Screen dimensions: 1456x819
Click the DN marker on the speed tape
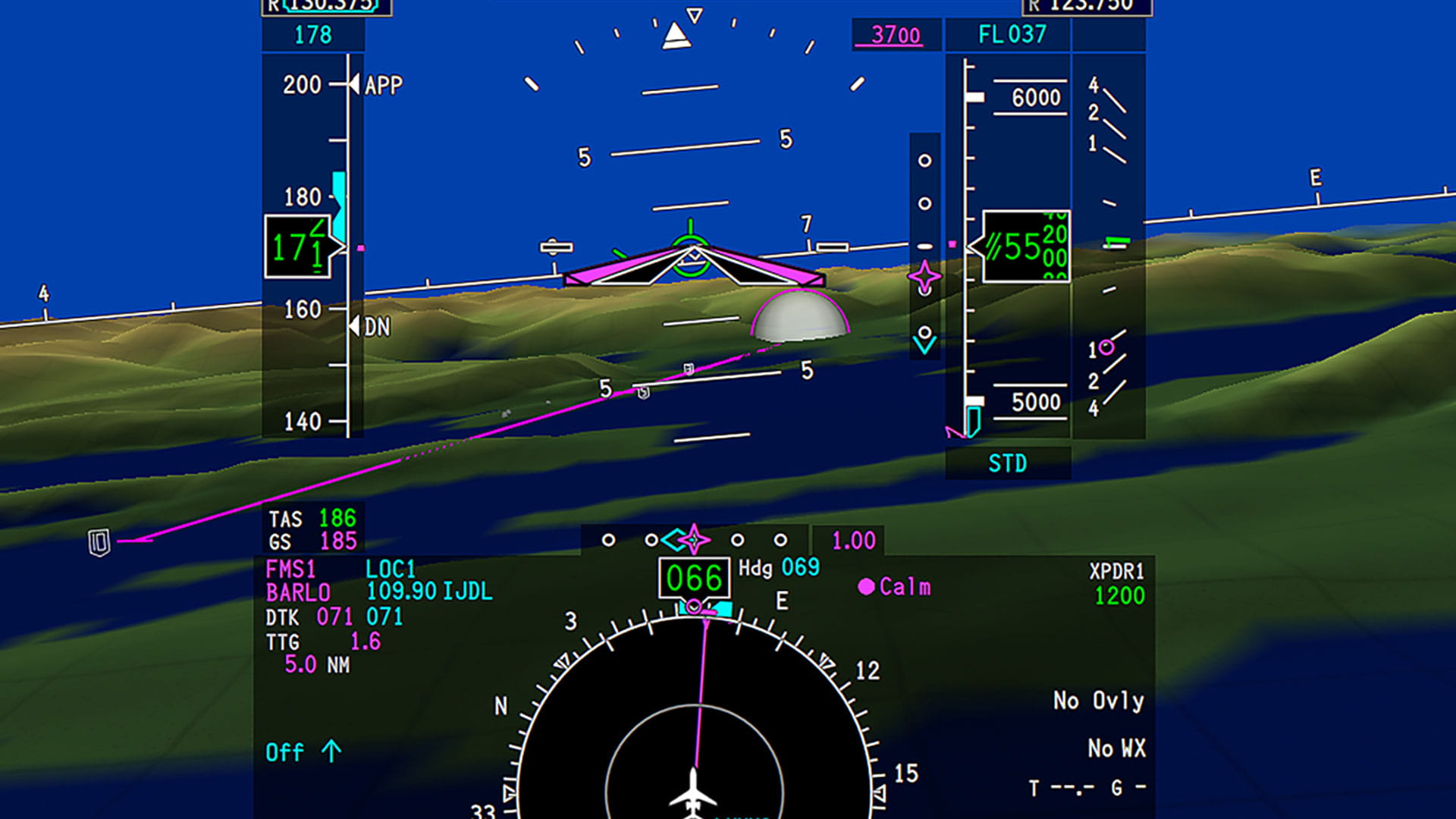[372, 327]
